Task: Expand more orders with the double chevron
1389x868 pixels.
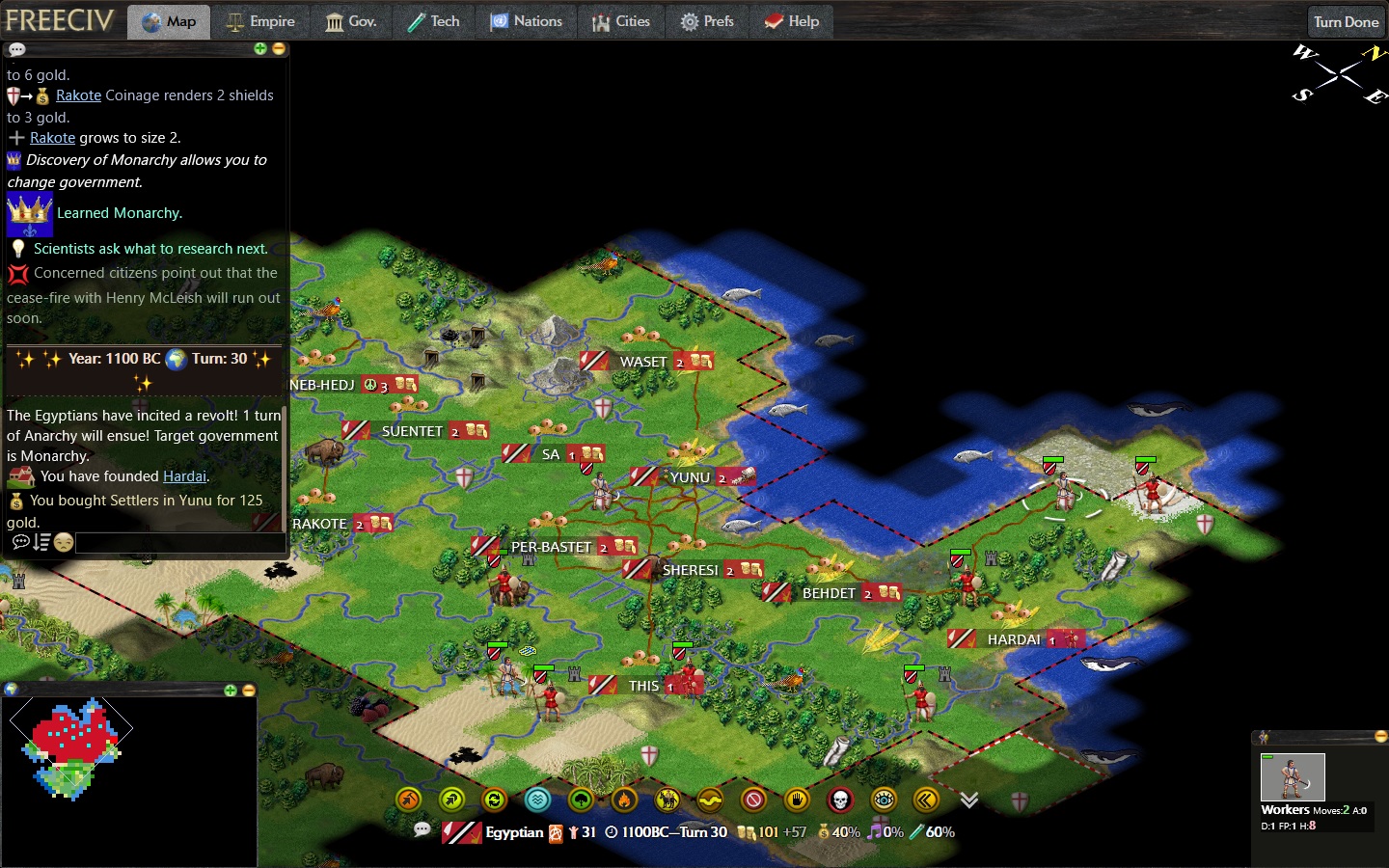Action: pos(969,800)
